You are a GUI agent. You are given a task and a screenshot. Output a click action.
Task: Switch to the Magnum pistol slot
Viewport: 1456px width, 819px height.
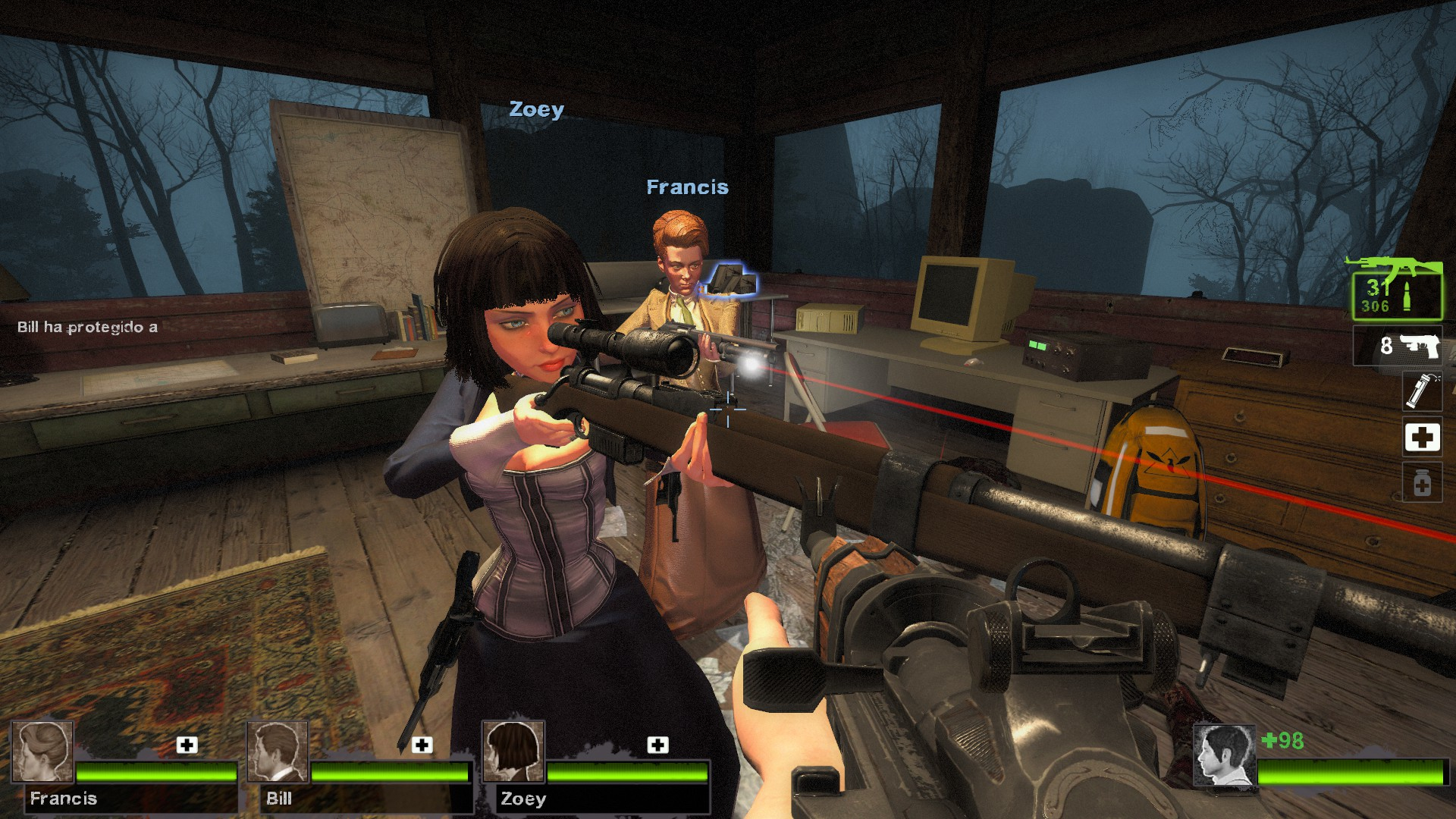(1398, 346)
